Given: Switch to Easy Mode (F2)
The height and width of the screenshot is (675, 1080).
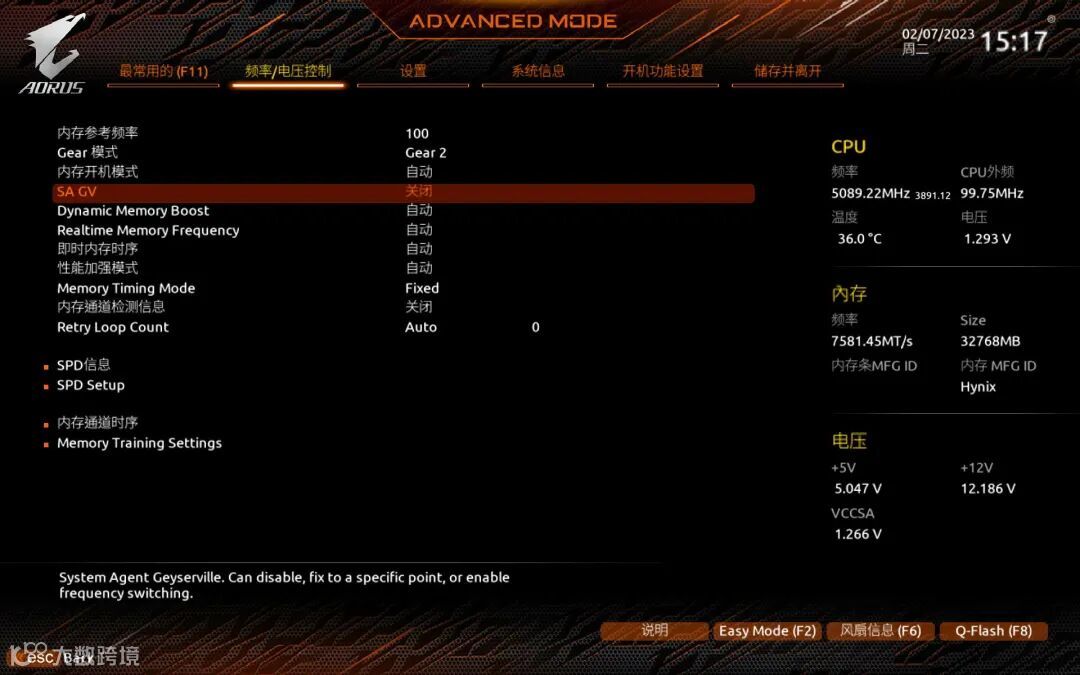Looking at the screenshot, I should 767,631.
